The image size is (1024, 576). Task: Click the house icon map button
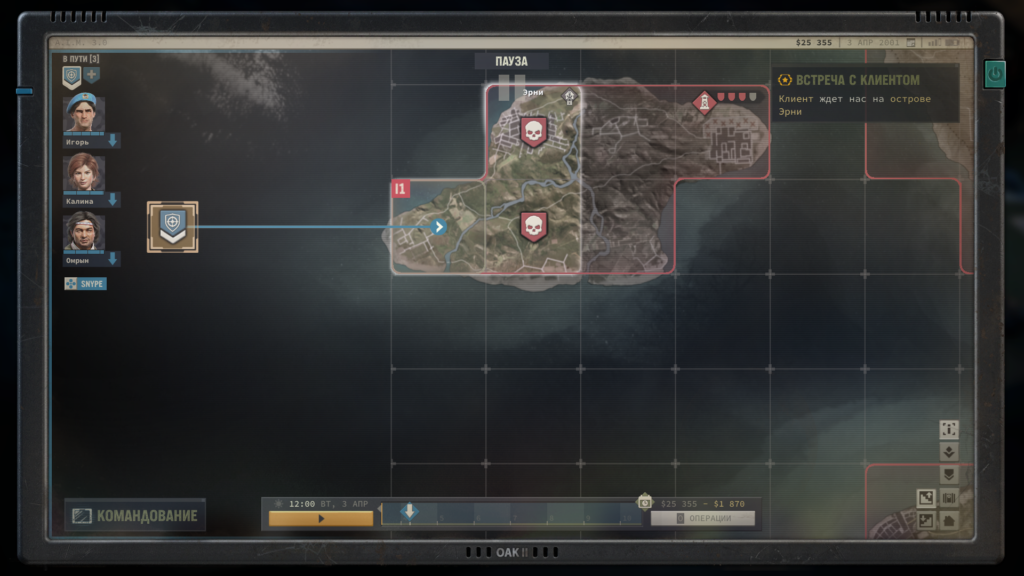pos(949,521)
